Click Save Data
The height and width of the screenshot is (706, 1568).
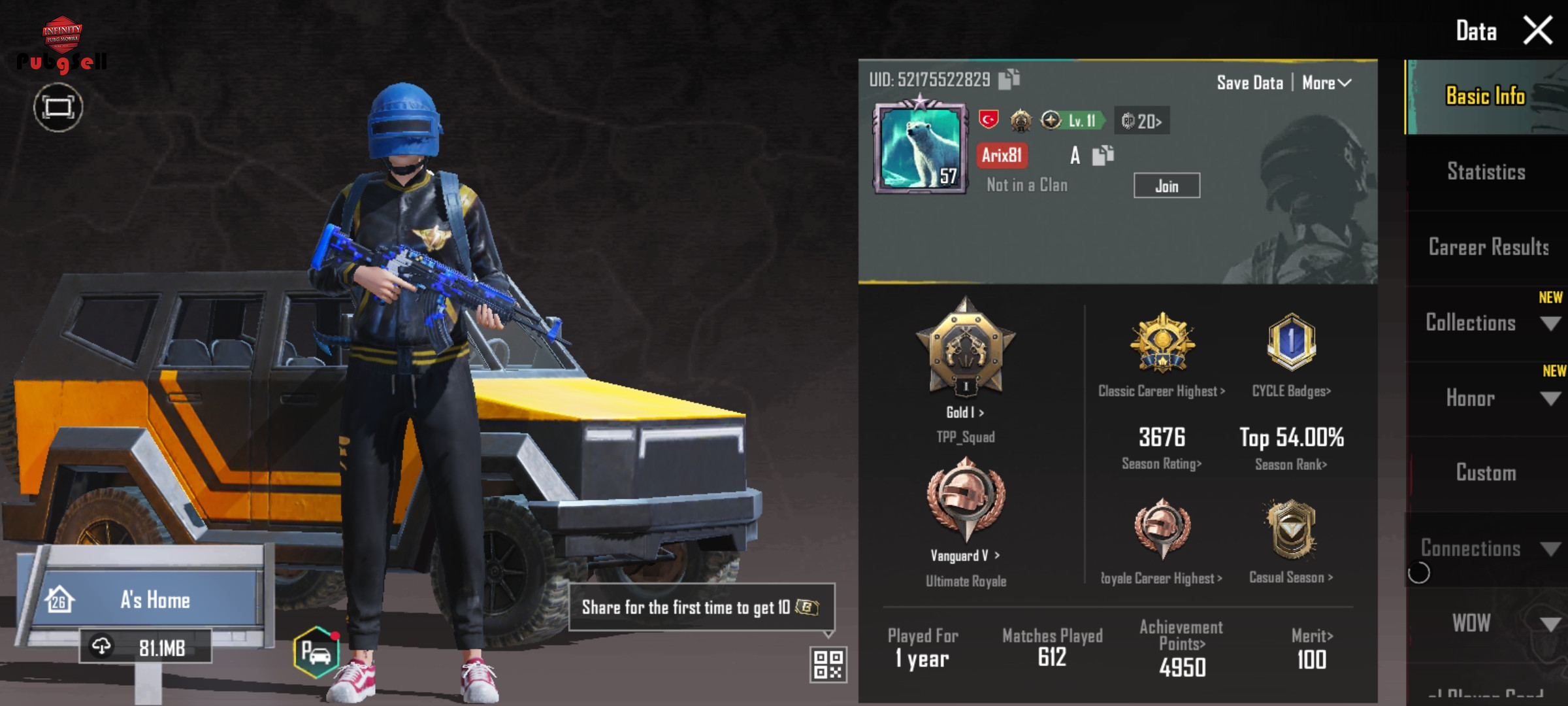[x=1249, y=83]
